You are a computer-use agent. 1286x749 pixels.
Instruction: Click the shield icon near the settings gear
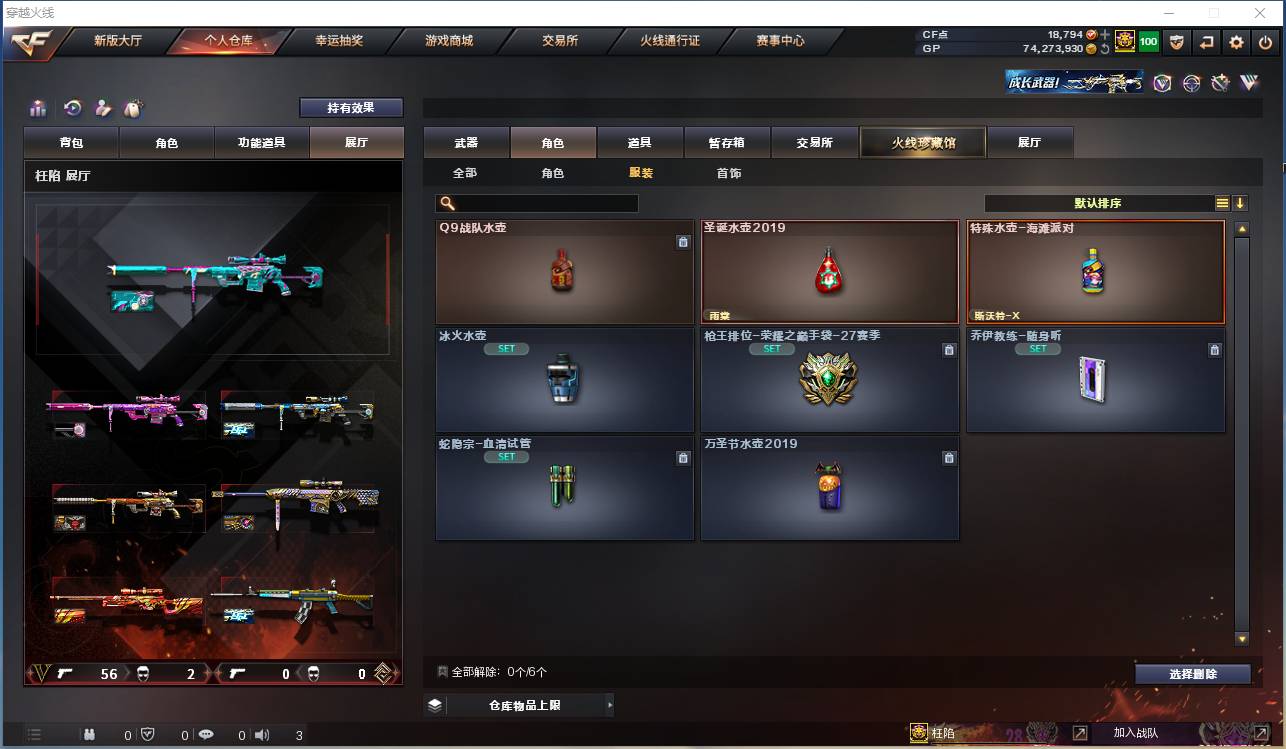click(x=1177, y=43)
